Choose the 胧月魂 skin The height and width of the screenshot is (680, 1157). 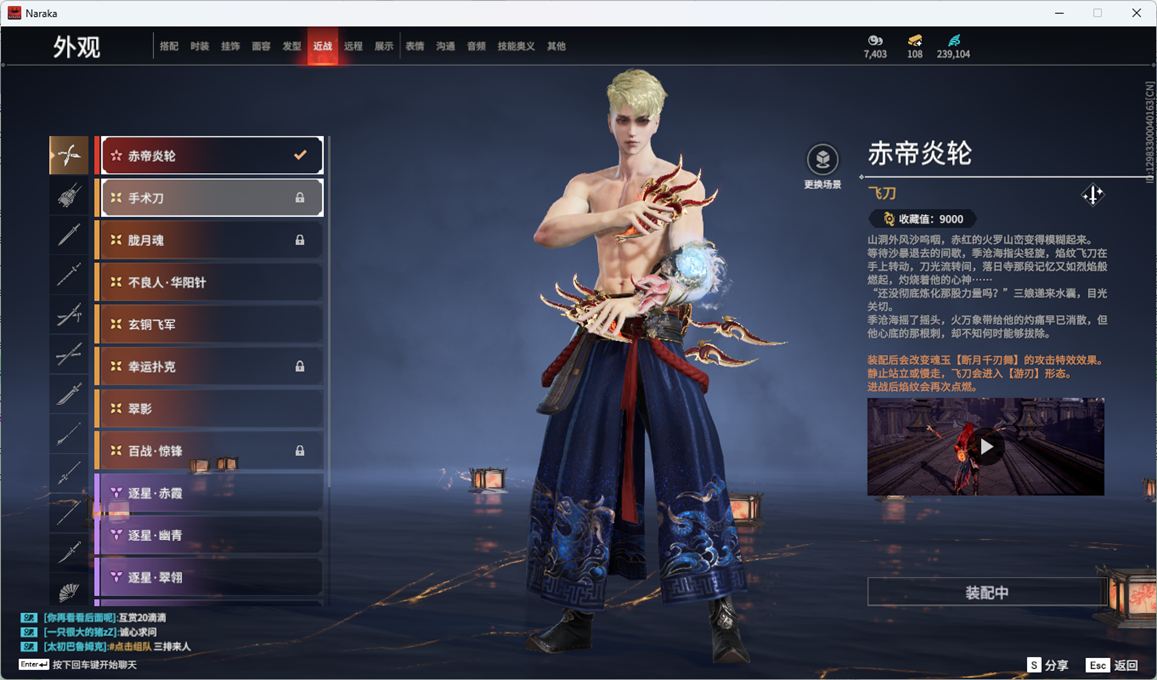pyautogui.click(x=210, y=240)
